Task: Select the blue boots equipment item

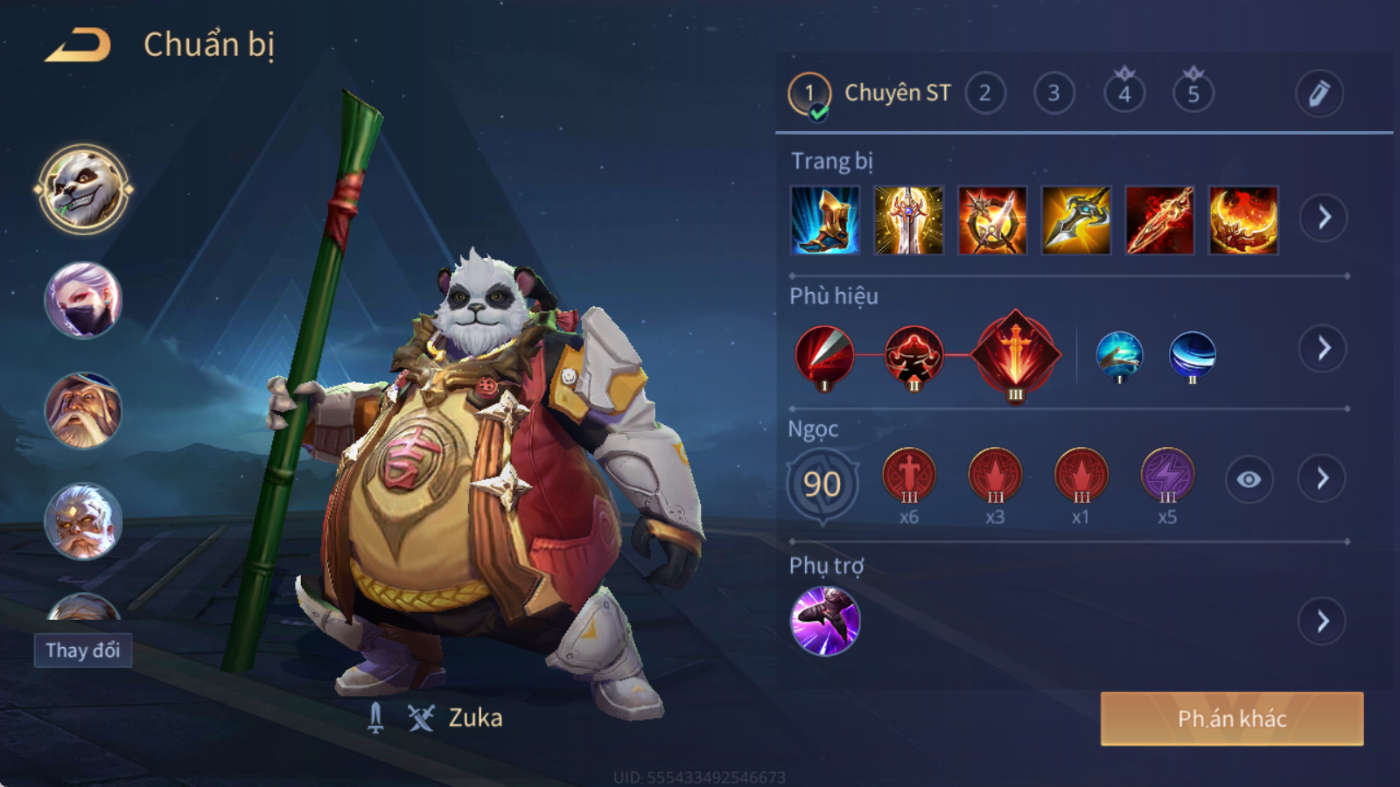Action: point(825,220)
